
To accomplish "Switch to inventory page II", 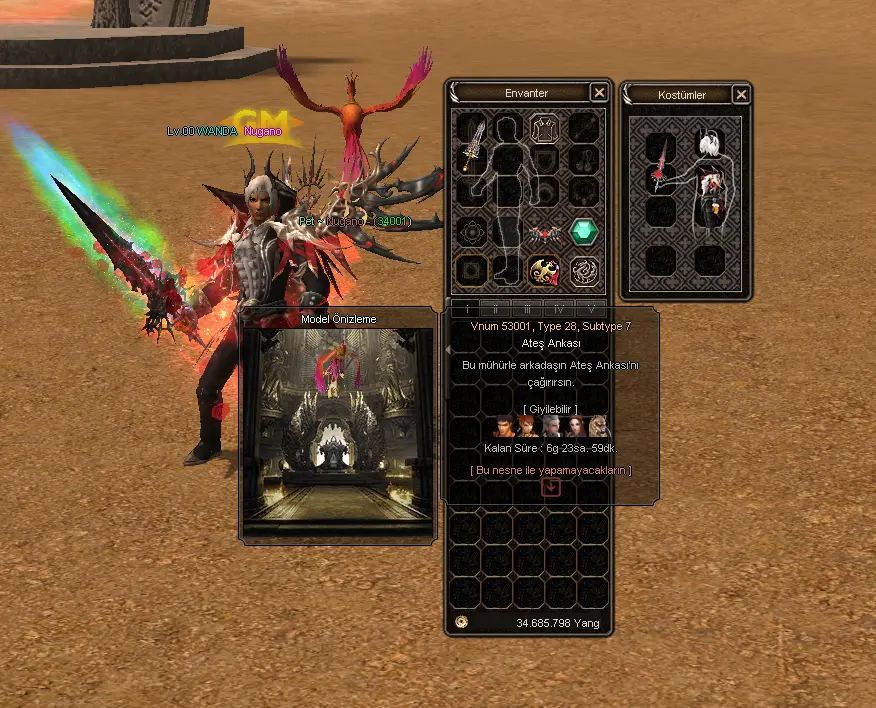I will (x=497, y=307).
